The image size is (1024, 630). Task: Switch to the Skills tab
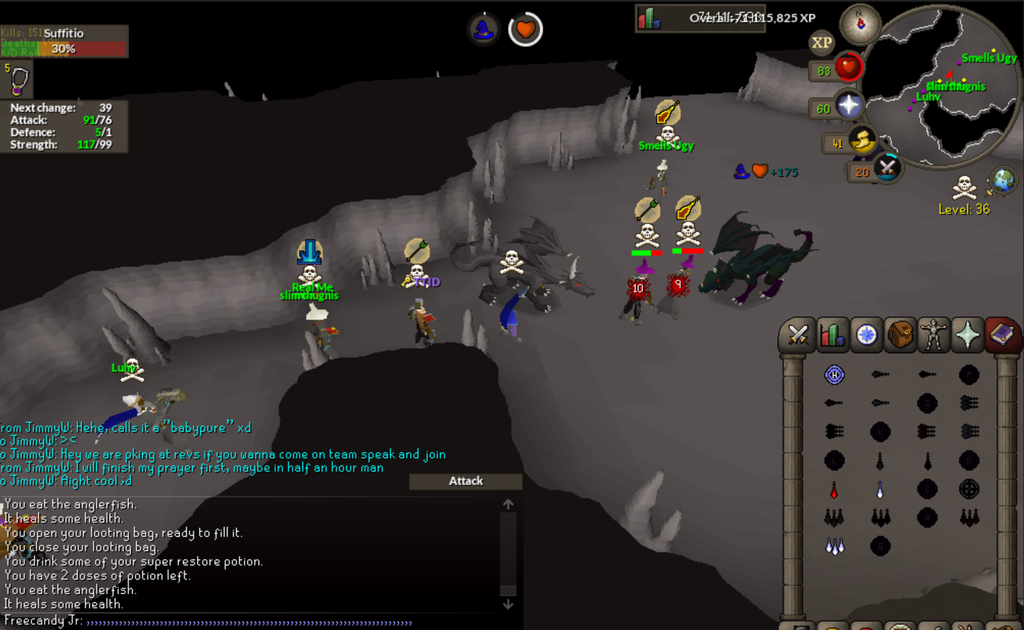tap(832, 335)
